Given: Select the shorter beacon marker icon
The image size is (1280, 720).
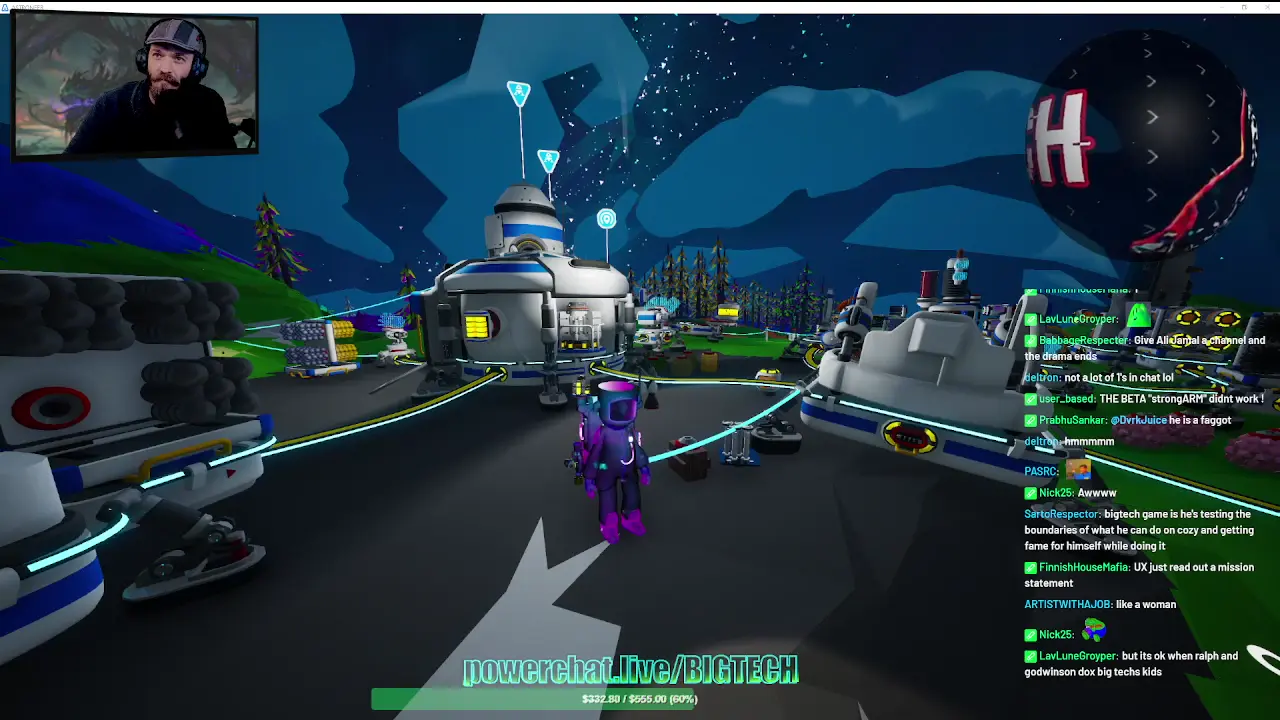Looking at the screenshot, I should (x=548, y=157).
